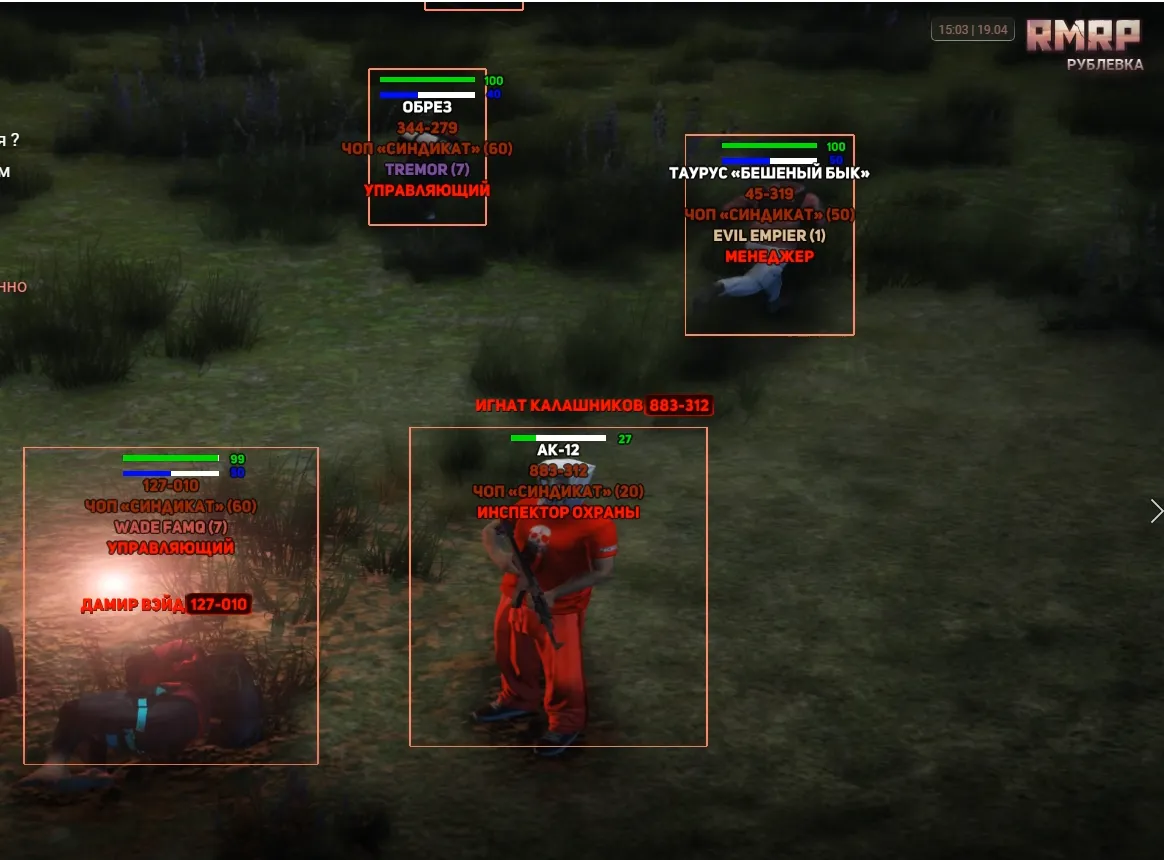Go to the next image with the right arrow
The width and height of the screenshot is (1164, 860).
click(1156, 511)
